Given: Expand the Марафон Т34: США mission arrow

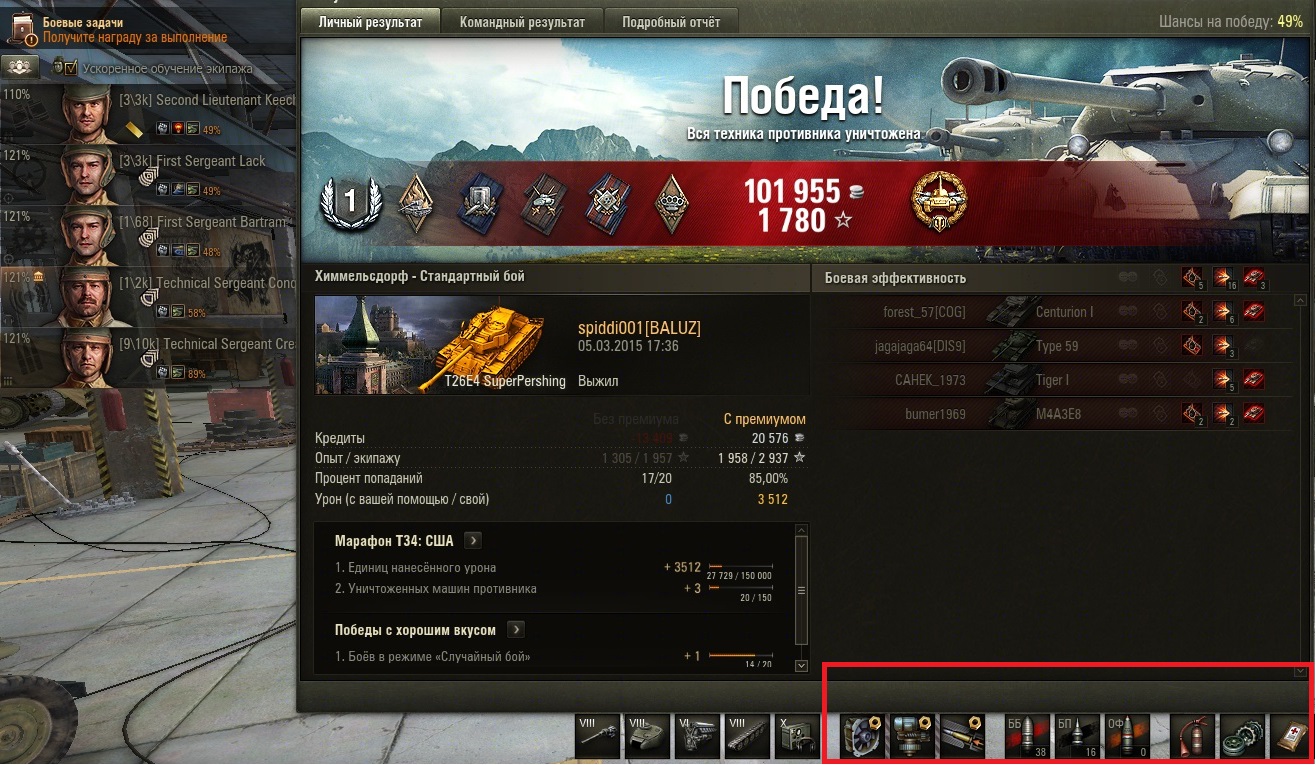Looking at the screenshot, I should pyautogui.click(x=474, y=541).
